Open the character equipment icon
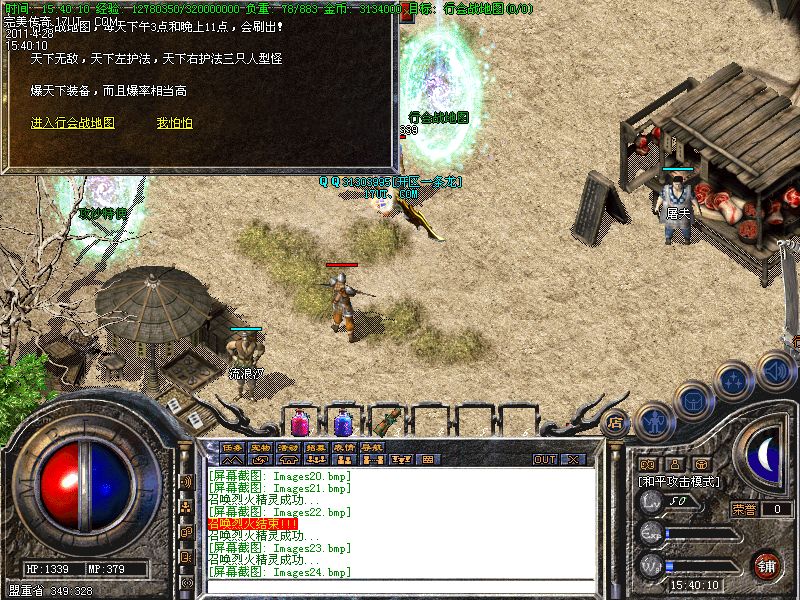The width and height of the screenshot is (800, 600). pyautogui.click(x=654, y=418)
